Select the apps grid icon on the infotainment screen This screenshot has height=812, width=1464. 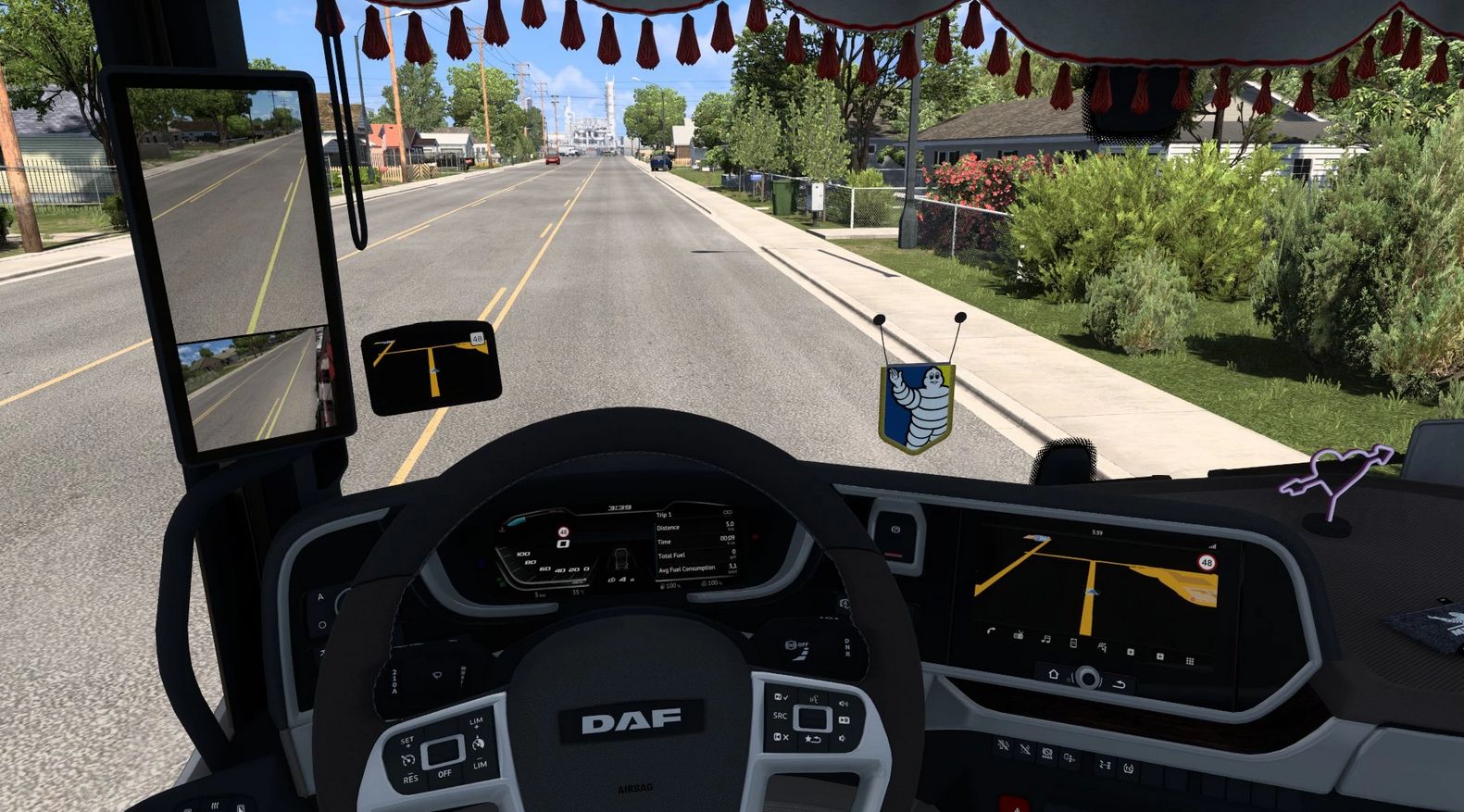[x=1189, y=660]
